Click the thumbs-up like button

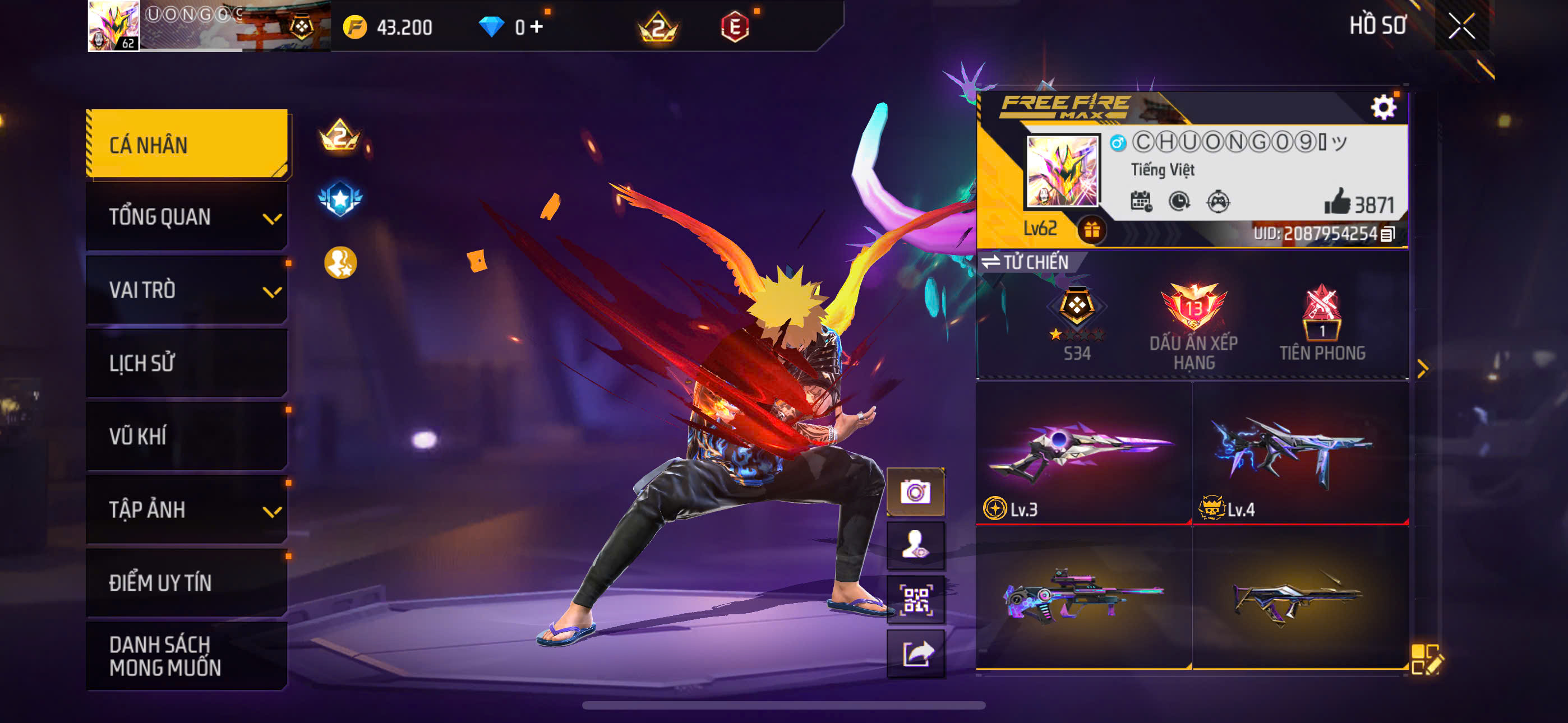(1338, 202)
